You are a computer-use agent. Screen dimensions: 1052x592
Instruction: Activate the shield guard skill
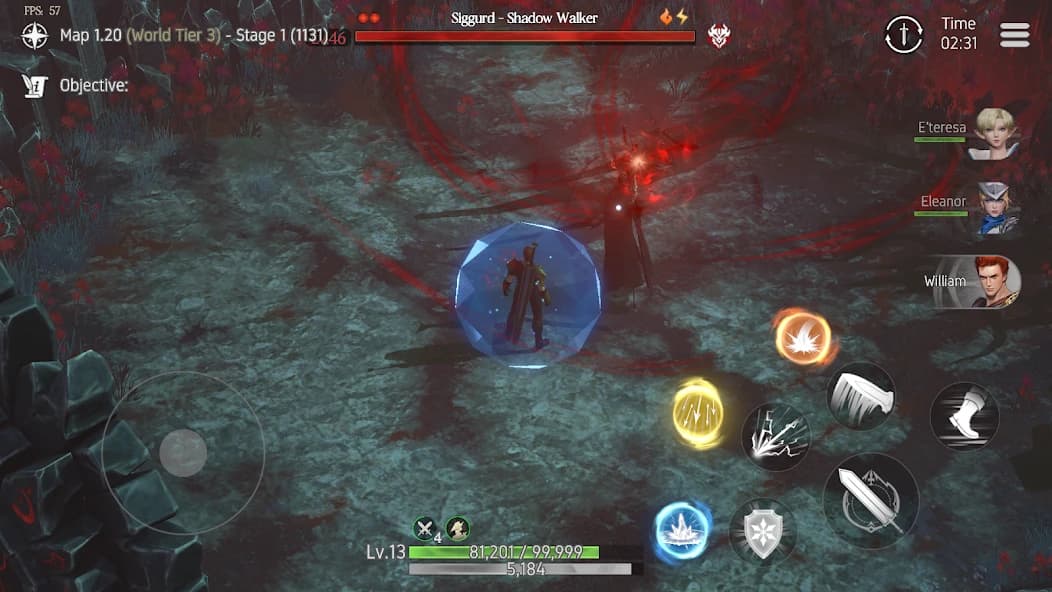[x=763, y=531]
